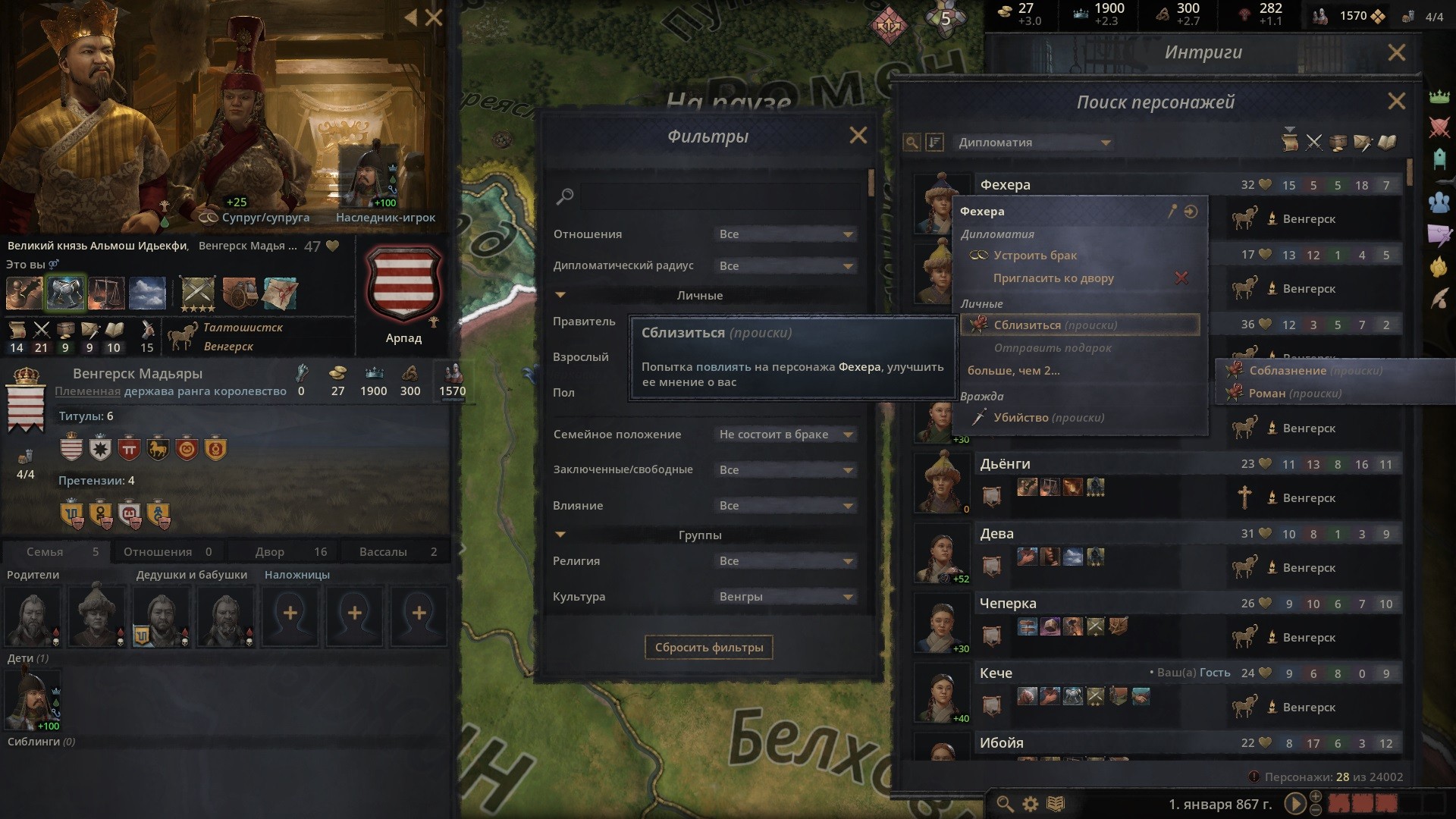Click the Сбросить фильтры button

click(x=708, y=648)
